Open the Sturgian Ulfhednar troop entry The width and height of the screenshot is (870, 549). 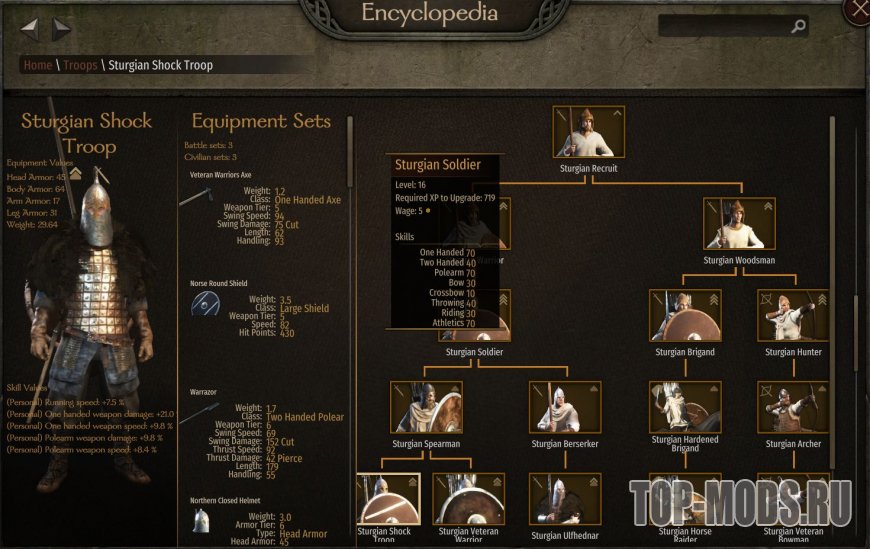point(565,498)
